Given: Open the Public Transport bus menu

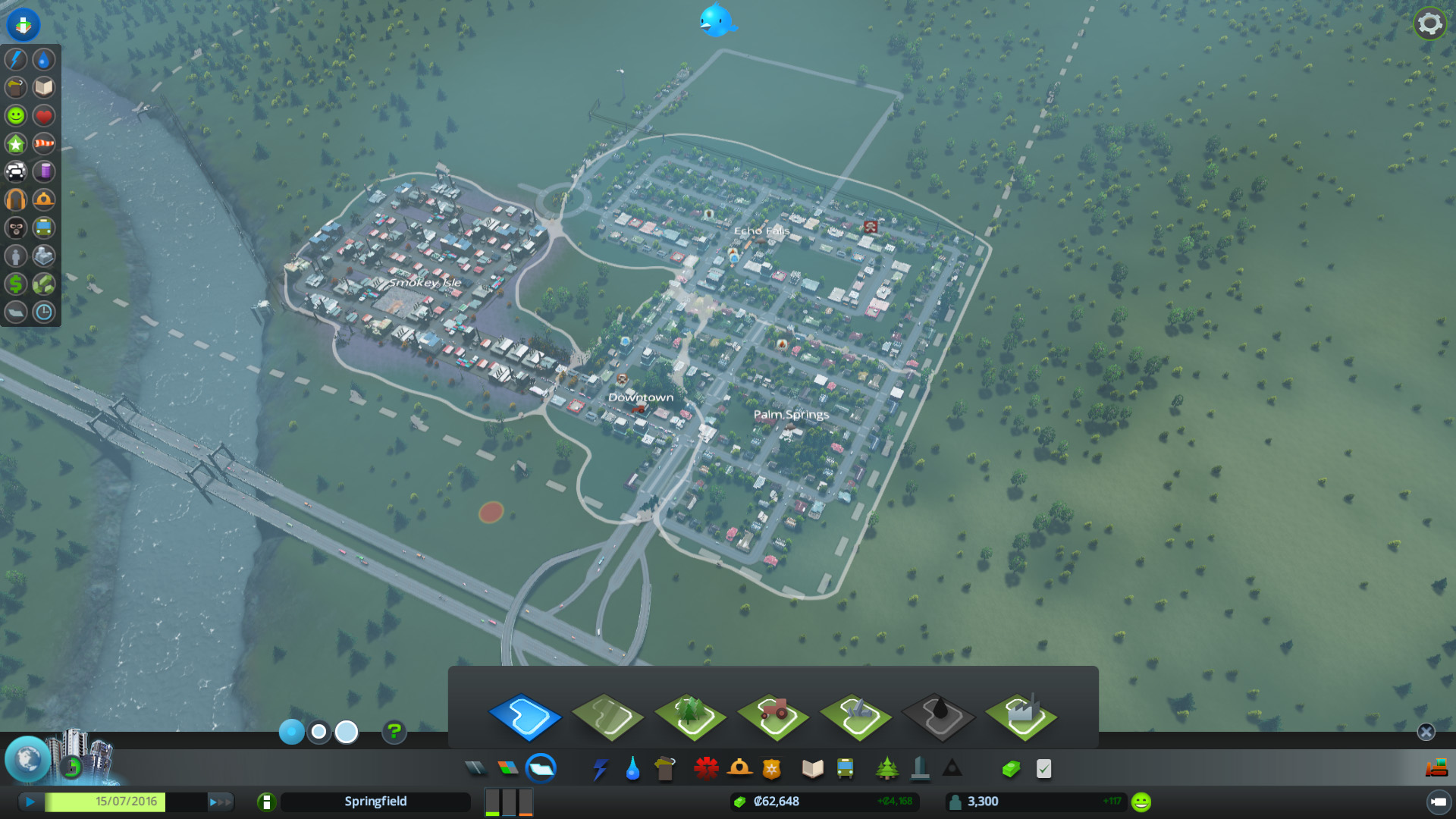Looking at the screenshot, I should (845, 769).
